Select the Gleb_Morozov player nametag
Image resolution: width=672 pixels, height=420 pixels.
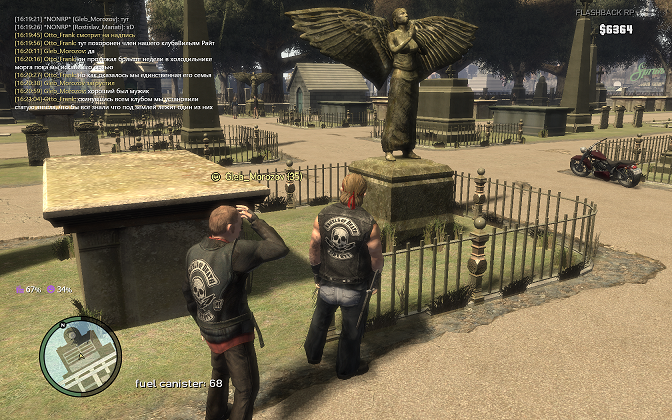click(x=256, y=177)
